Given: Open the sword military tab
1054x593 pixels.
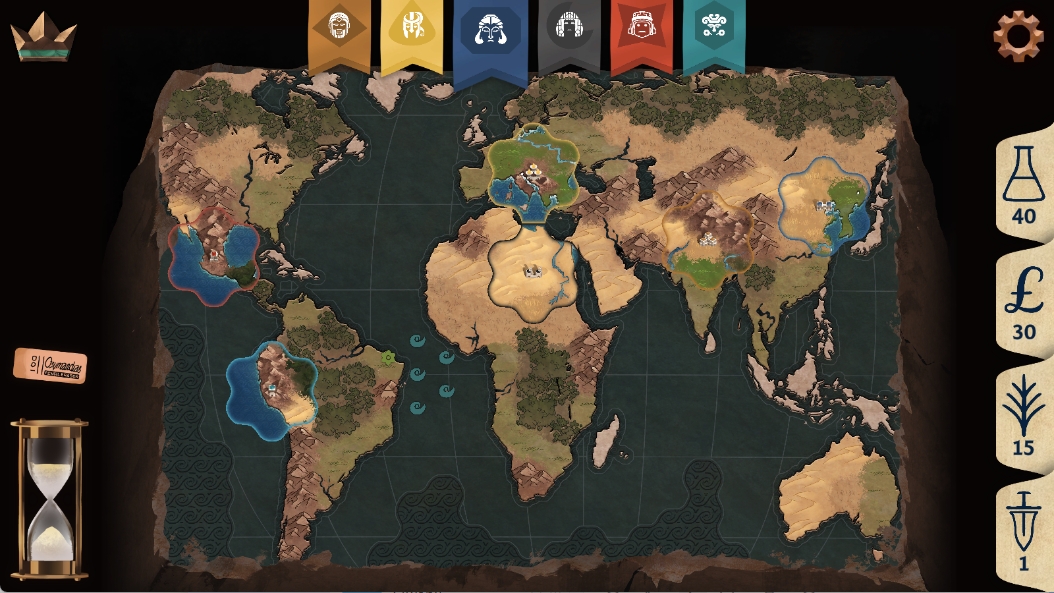Looking at the screenshot, I should click(x=1023, y=534).
